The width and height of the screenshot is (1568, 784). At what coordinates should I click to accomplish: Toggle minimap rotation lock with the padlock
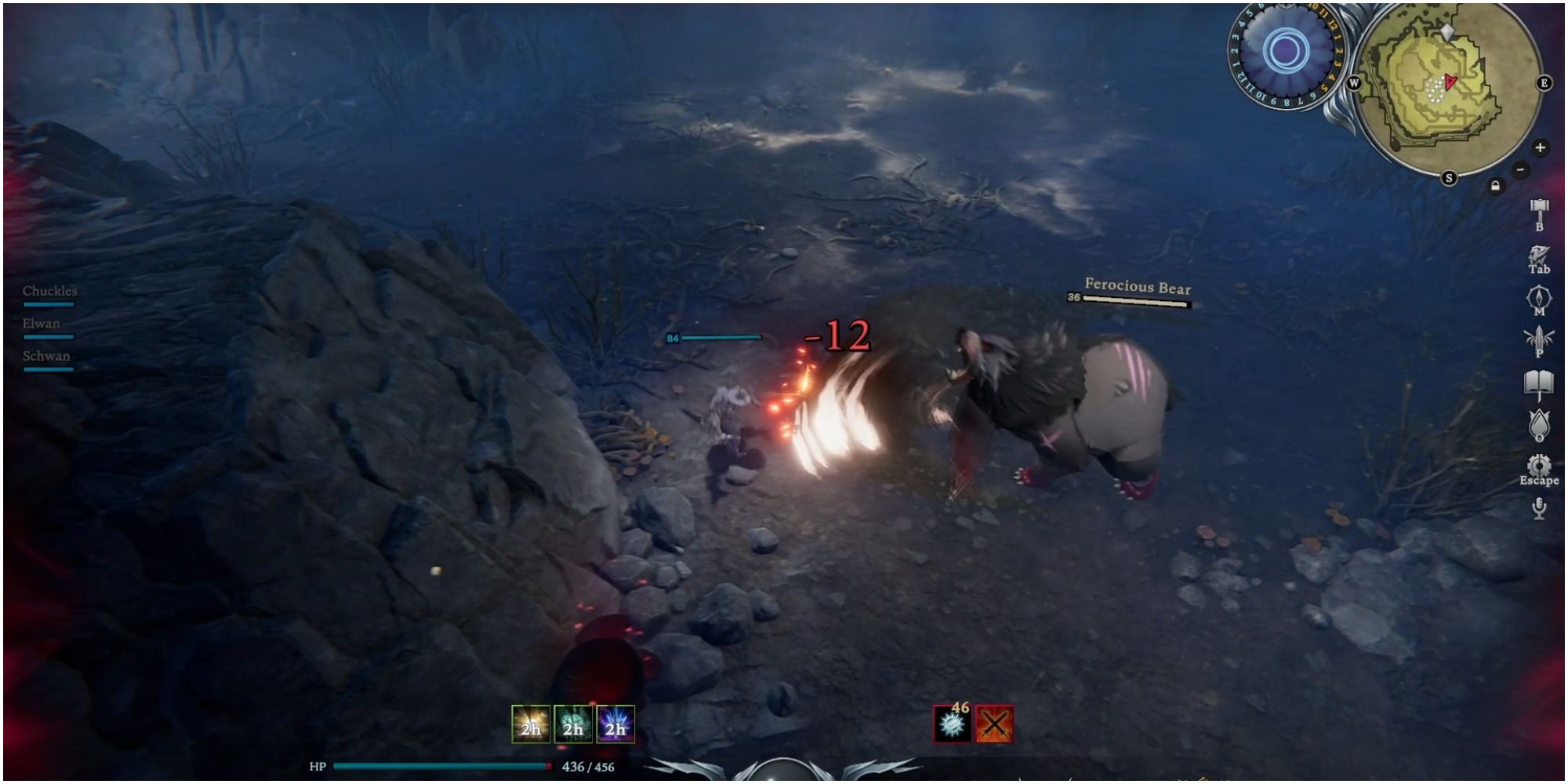pyautogui.click(x=1496, y=185)
